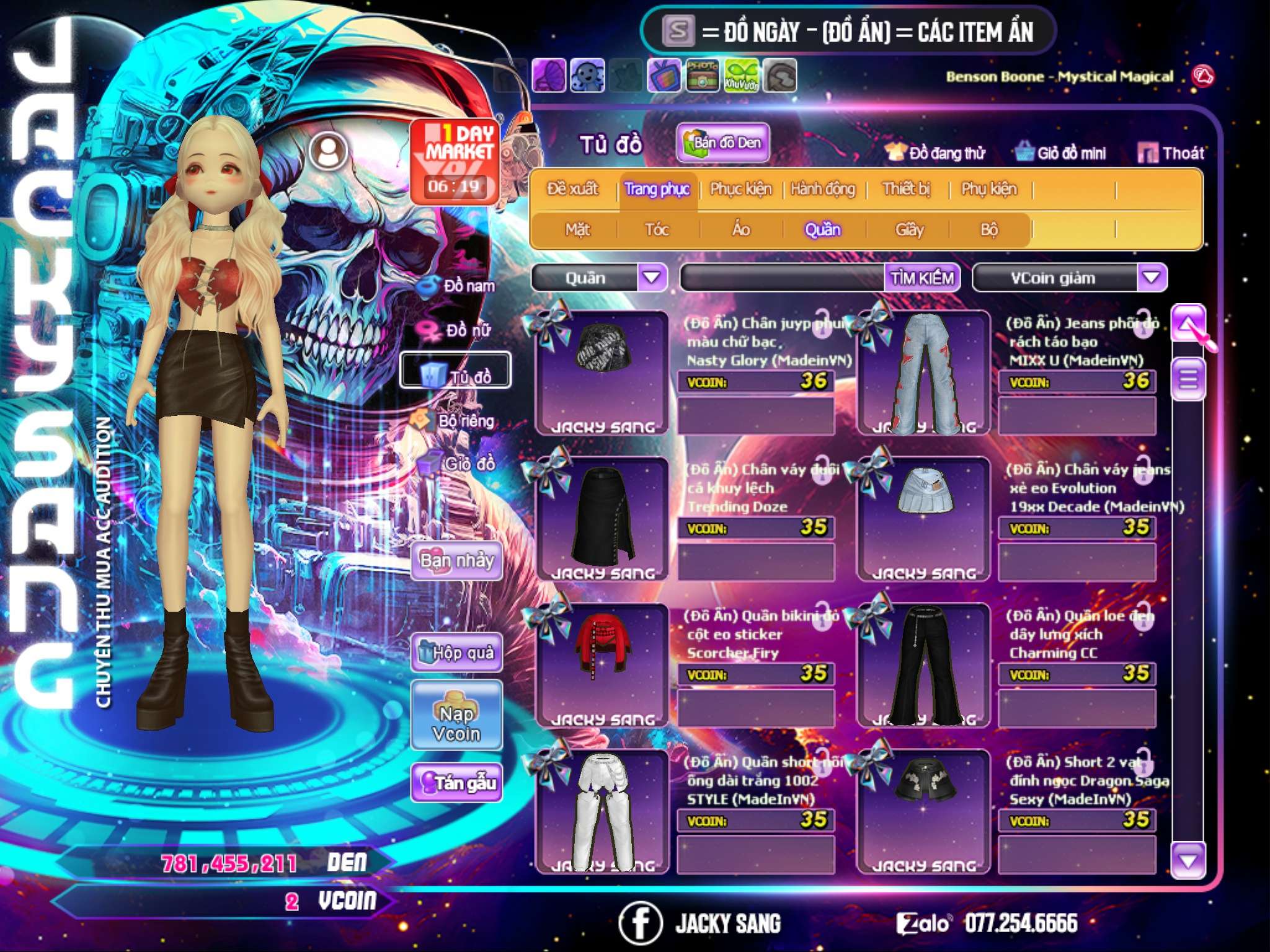
Task: Open the Giỏ đồ mini cart
Action: click(1061, 153)
